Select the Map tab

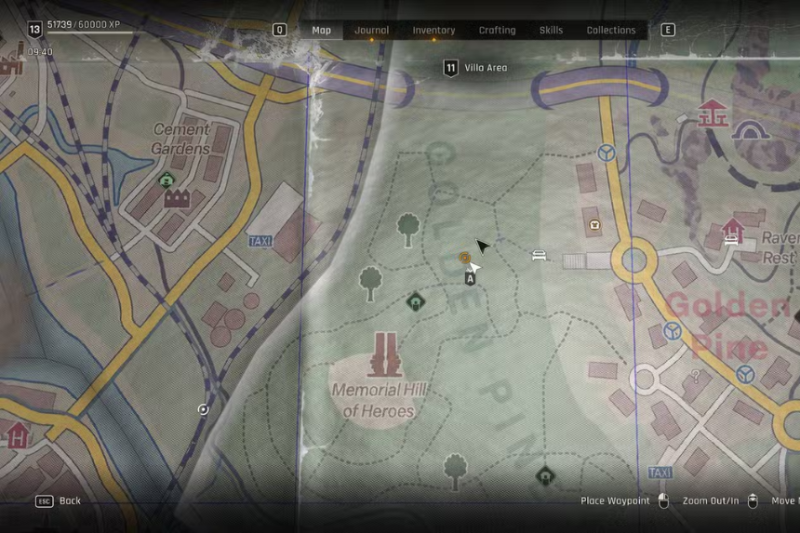pyautogui.click(x=321, y=30)
